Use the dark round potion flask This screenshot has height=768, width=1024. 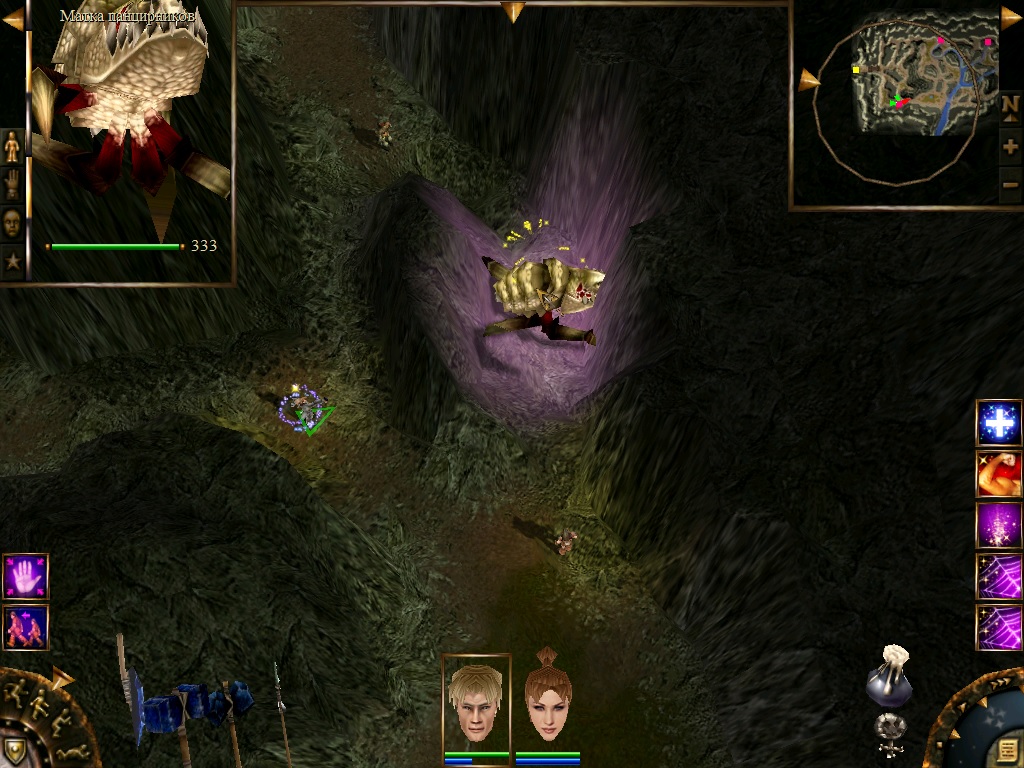click(x=889, y=680)
